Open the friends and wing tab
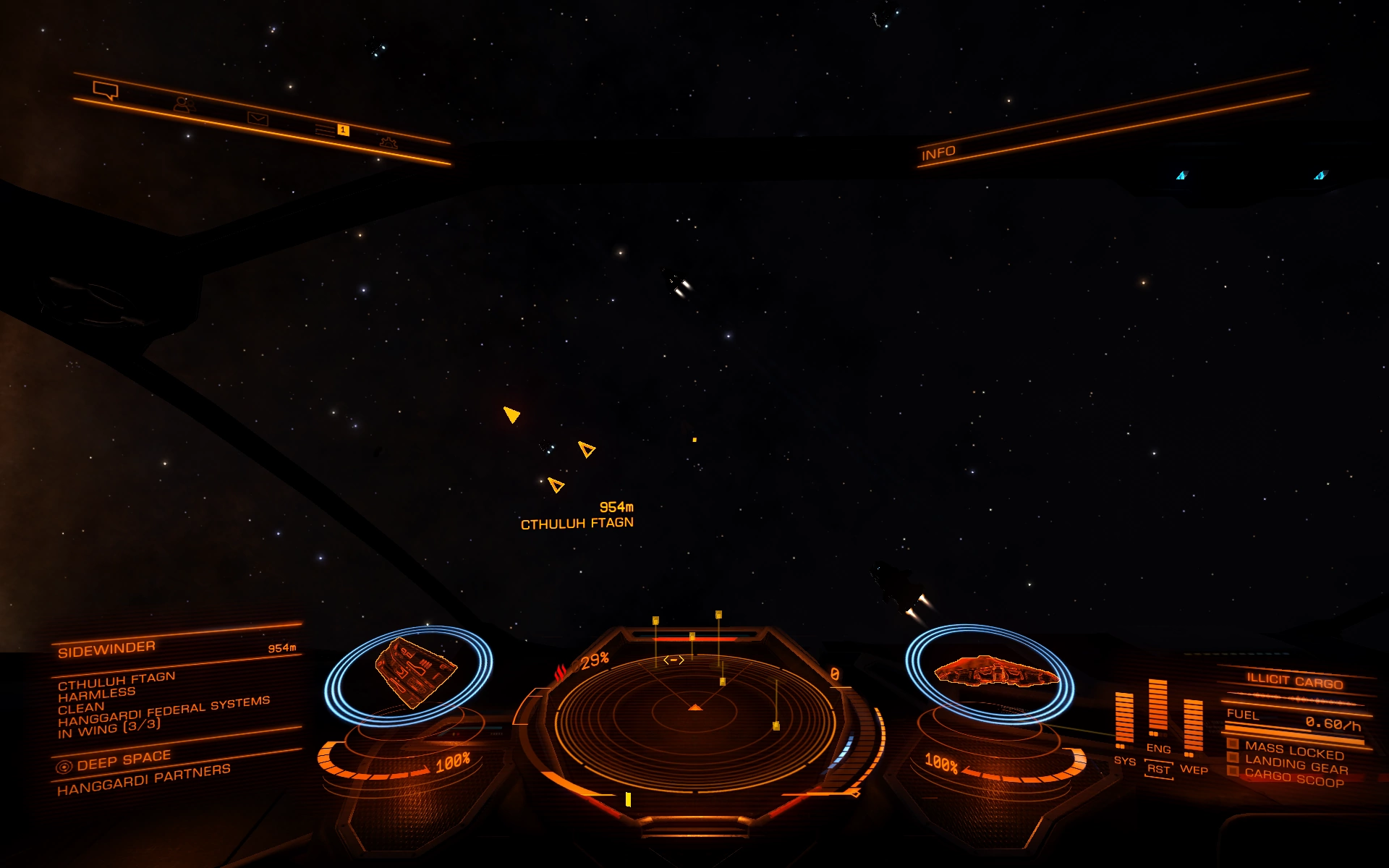 (x=184, y=106)
